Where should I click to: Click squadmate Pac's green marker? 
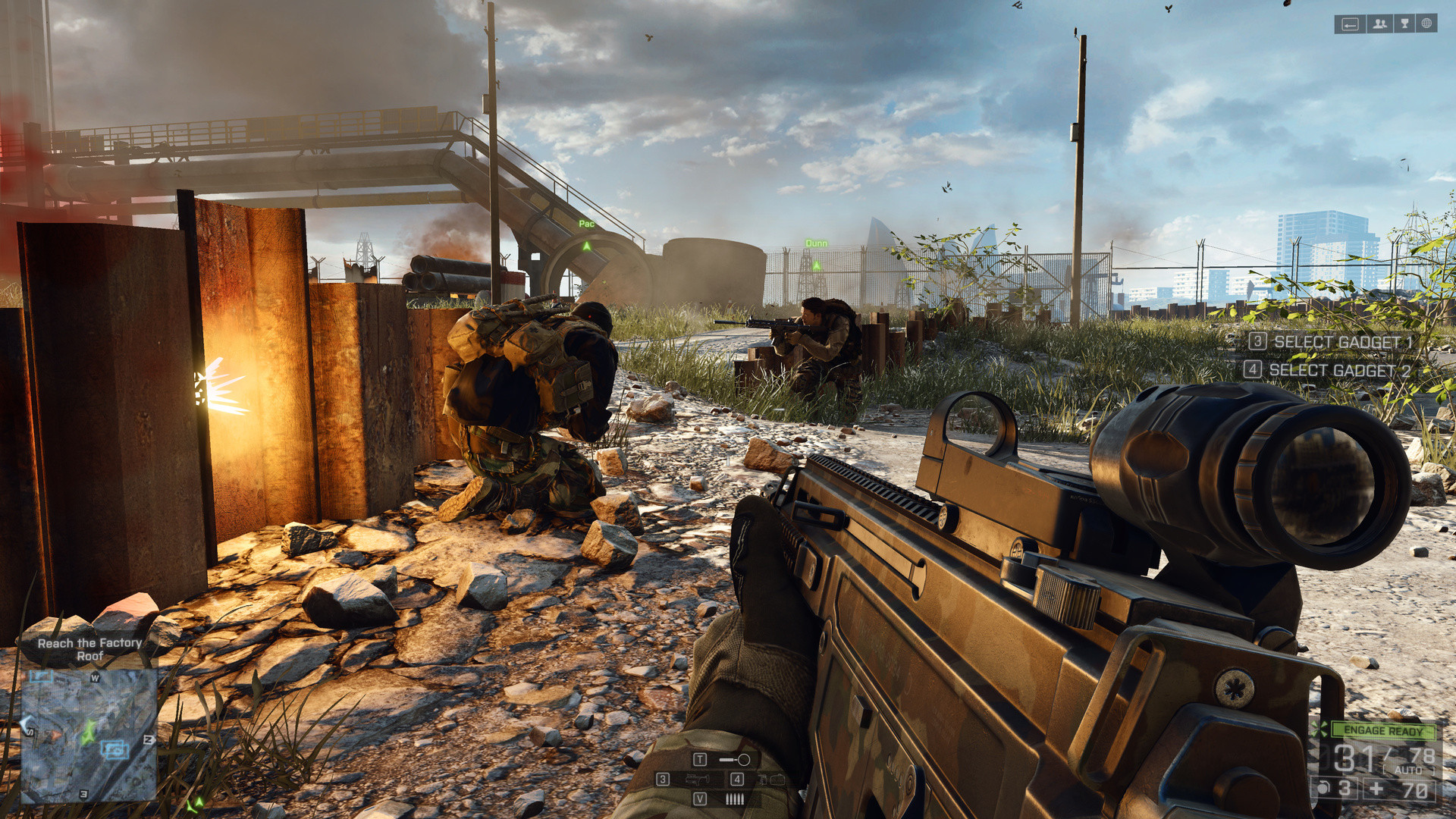pos(586,246)
